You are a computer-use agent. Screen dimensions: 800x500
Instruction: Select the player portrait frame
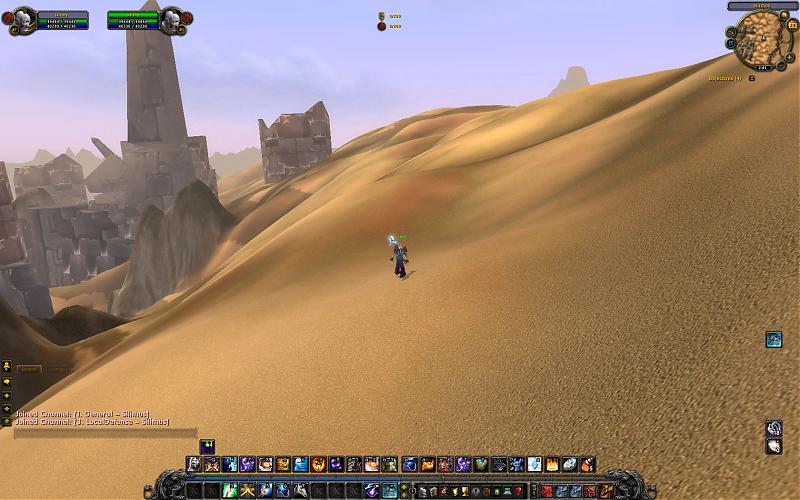tap(24, 18)
